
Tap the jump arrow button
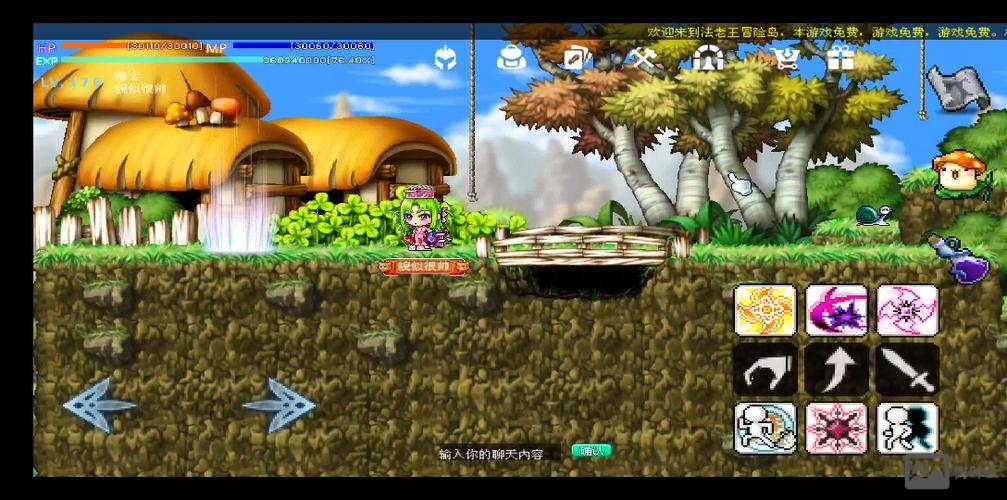836,369
